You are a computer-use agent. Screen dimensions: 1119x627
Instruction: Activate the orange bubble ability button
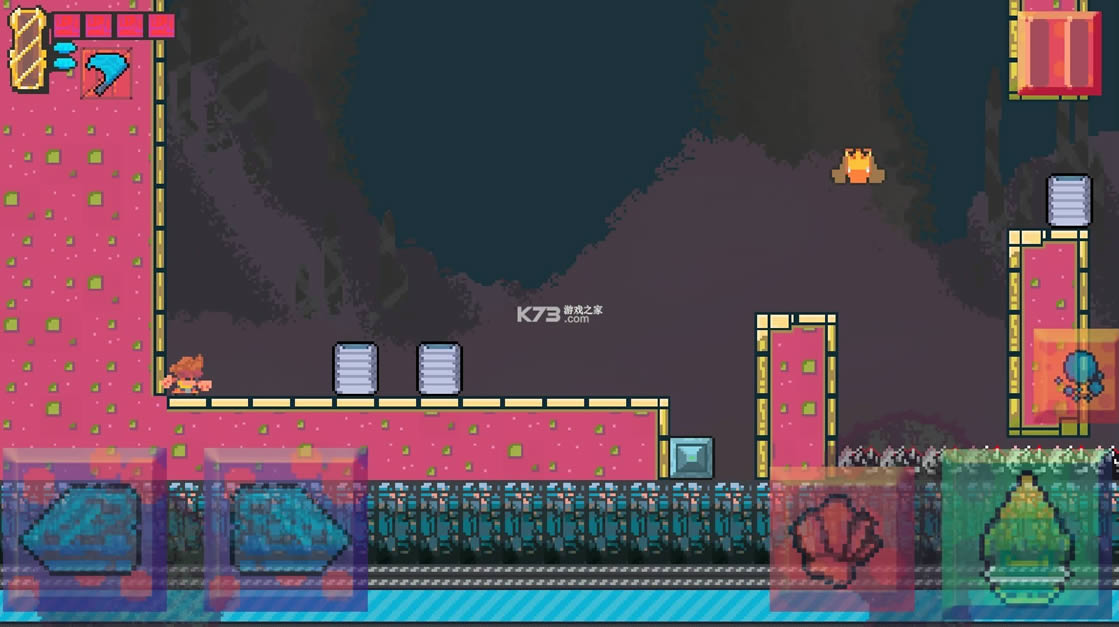[x=1076, y=376]
